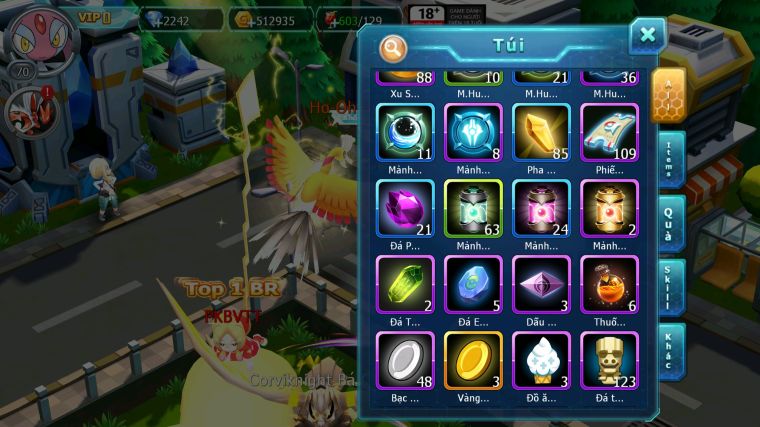
Task: Select the gold coin item
Action: (x=472, y=360)
